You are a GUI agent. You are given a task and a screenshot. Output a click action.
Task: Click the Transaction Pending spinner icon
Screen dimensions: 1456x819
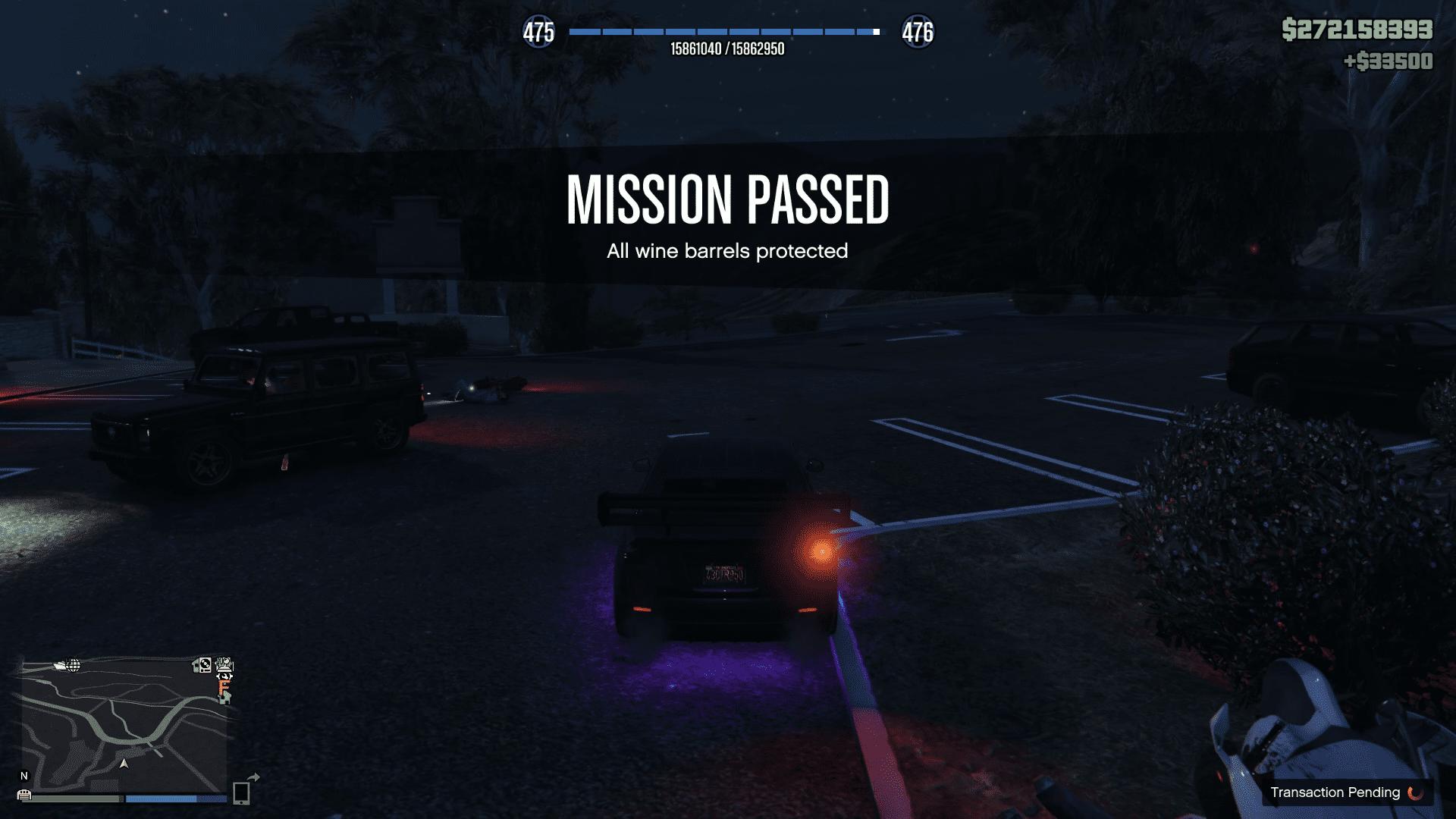(x=1414, y=792)
